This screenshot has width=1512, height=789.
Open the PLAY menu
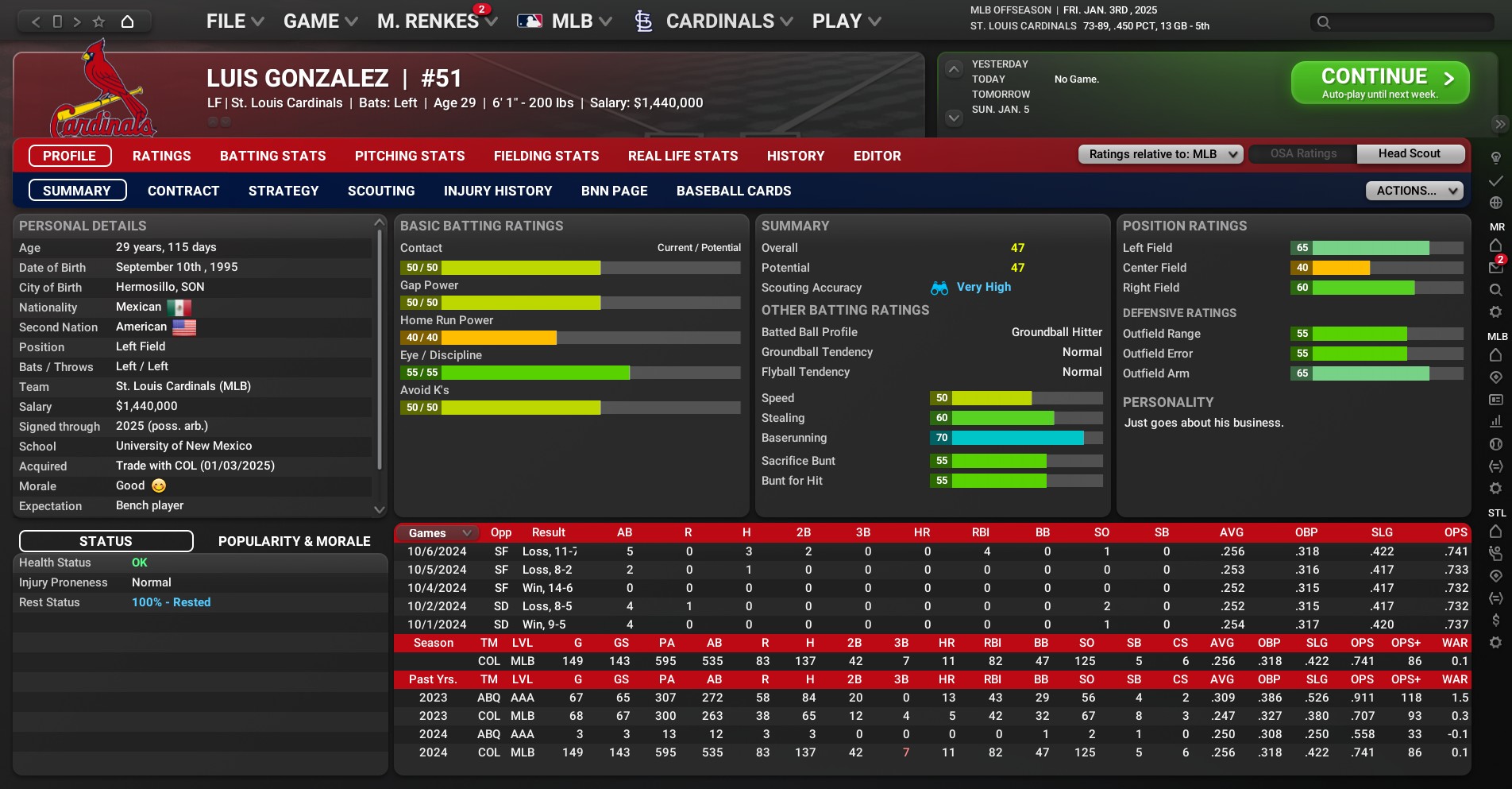846,21
